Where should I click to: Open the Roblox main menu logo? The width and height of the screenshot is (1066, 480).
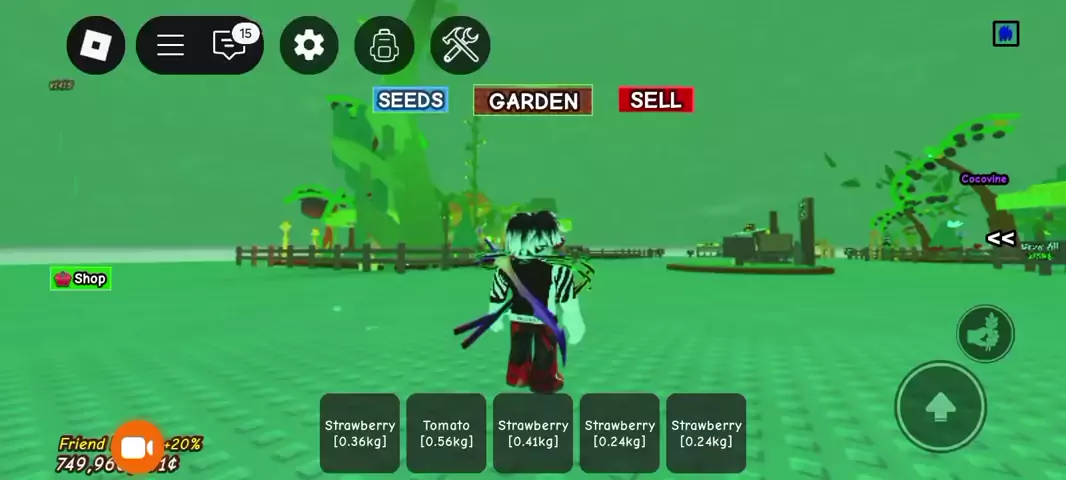(95, 45)
